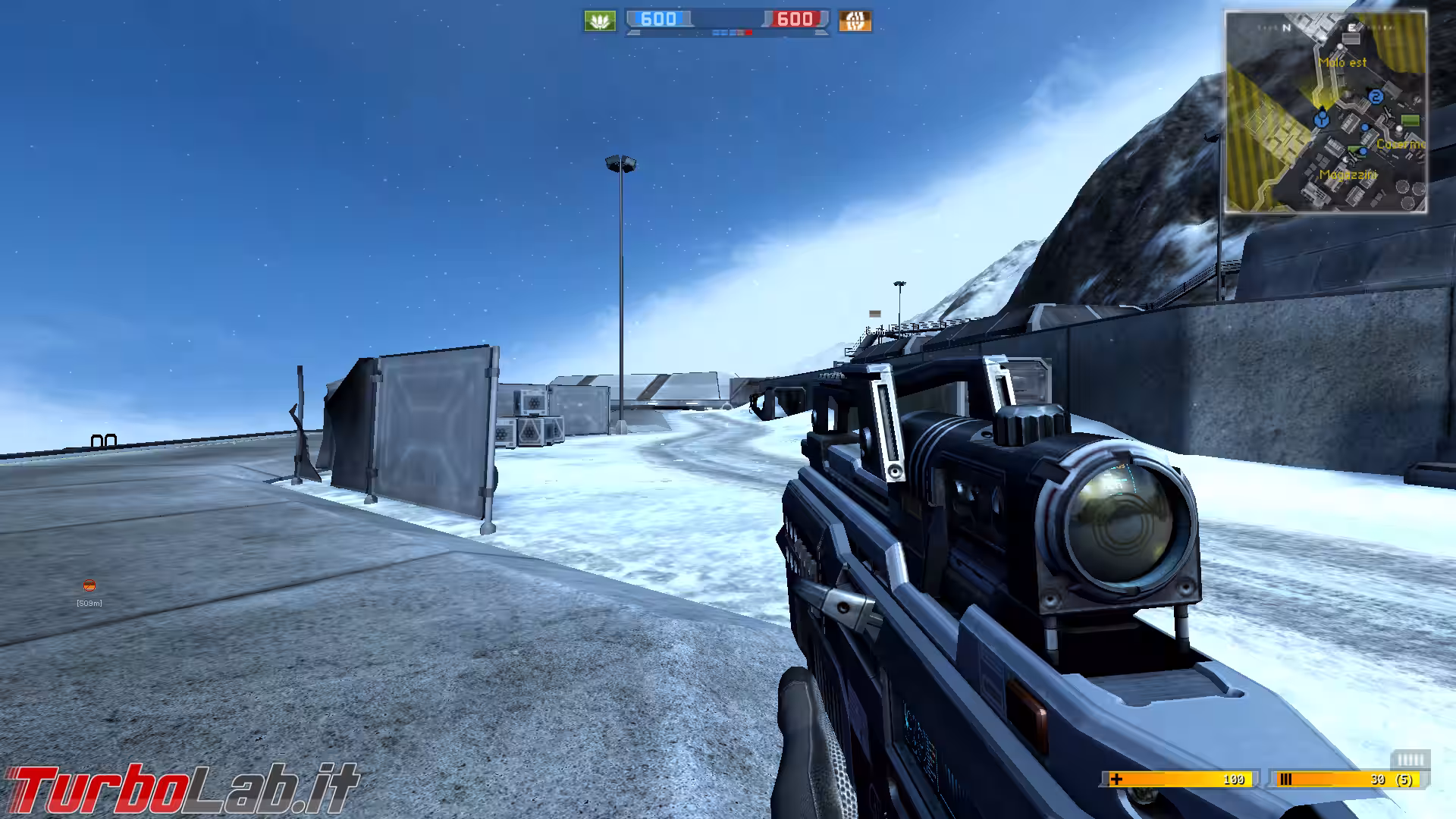The width and height of the screenshot is (1456, 819).
Task: Expand the minimap in the top-right corner
Action: point(1327,114)
